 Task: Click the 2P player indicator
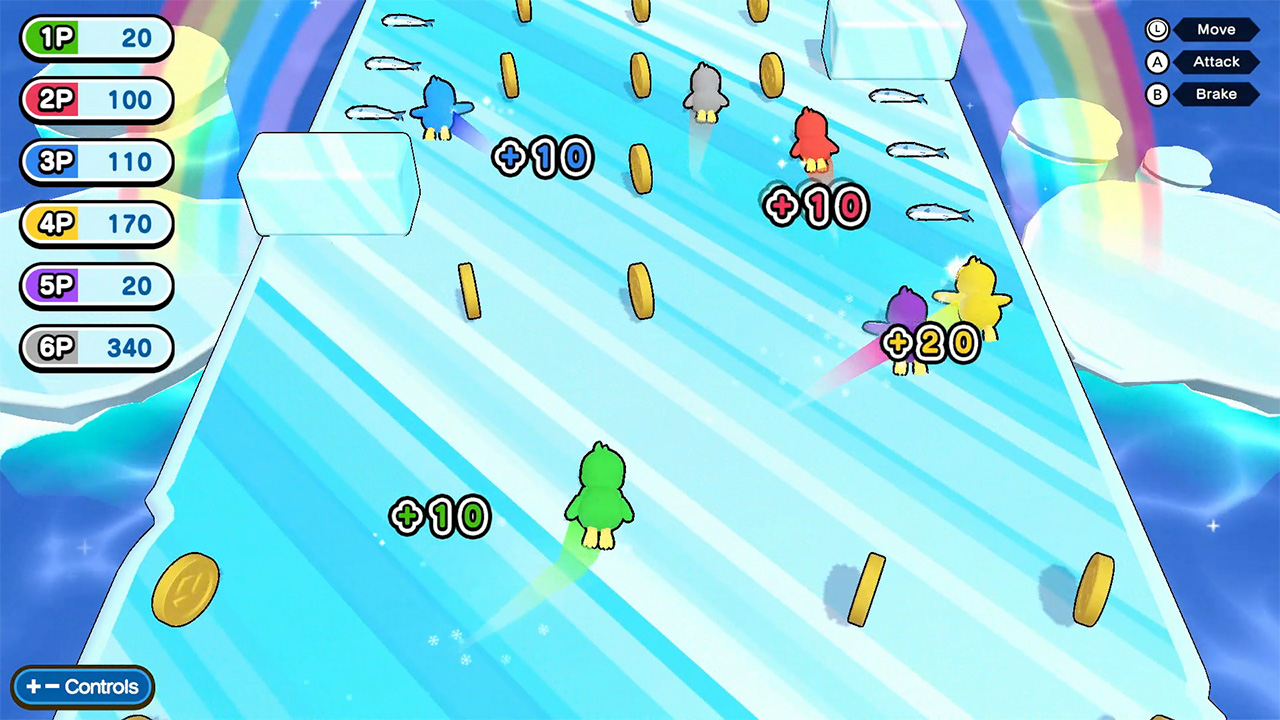(x=96, y=100)
